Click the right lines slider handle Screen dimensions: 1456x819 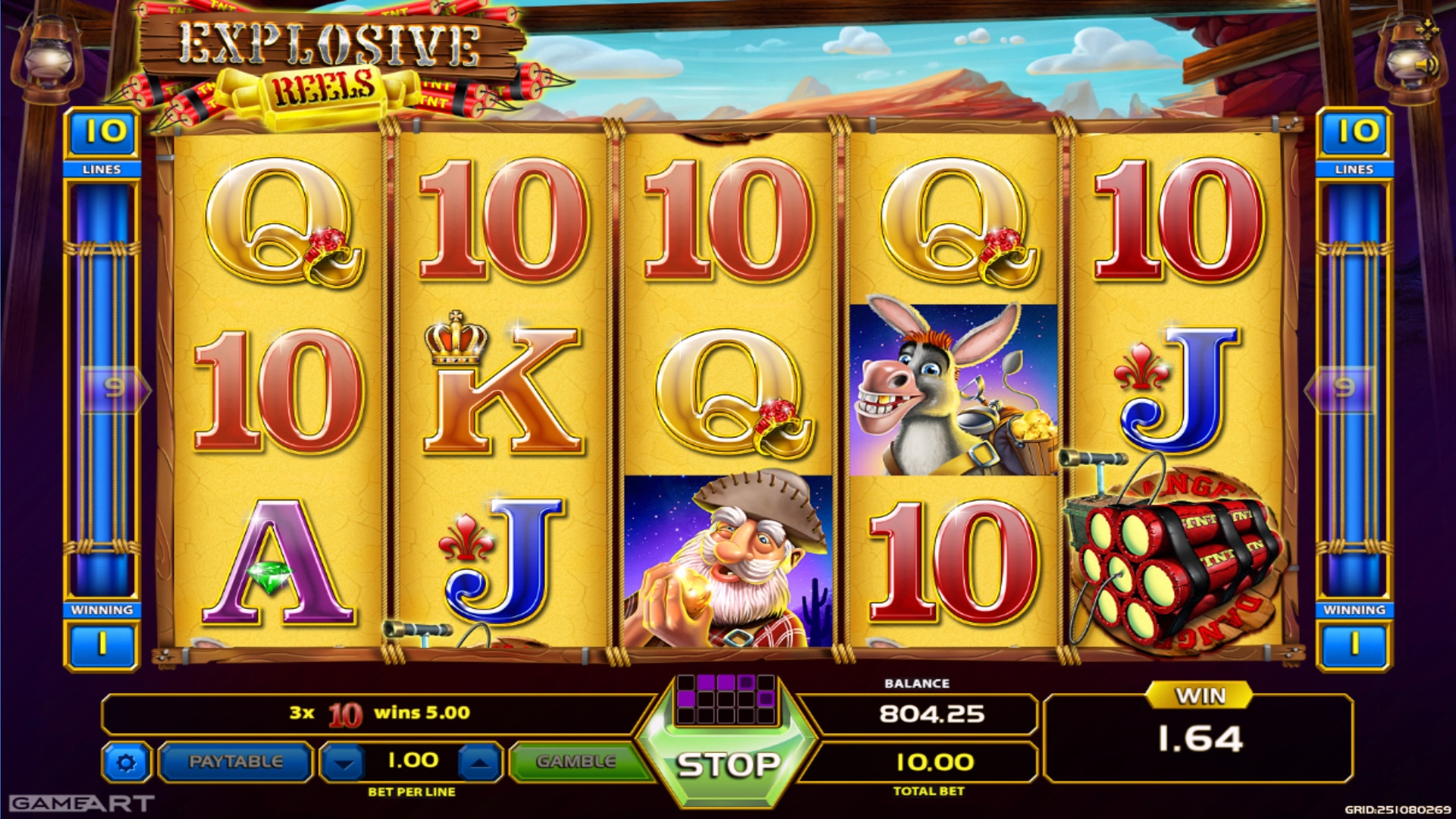1344,389
